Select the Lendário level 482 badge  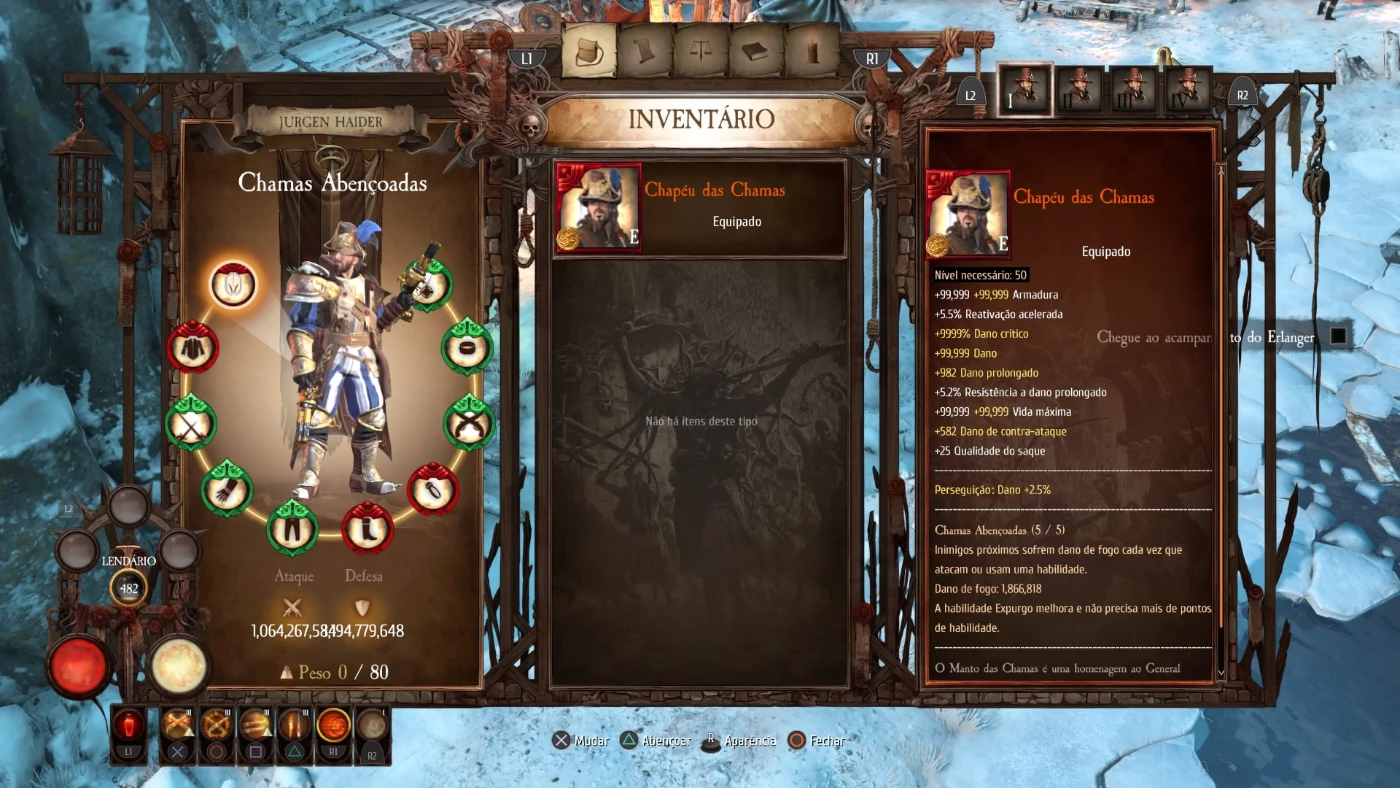coord(129,588)
